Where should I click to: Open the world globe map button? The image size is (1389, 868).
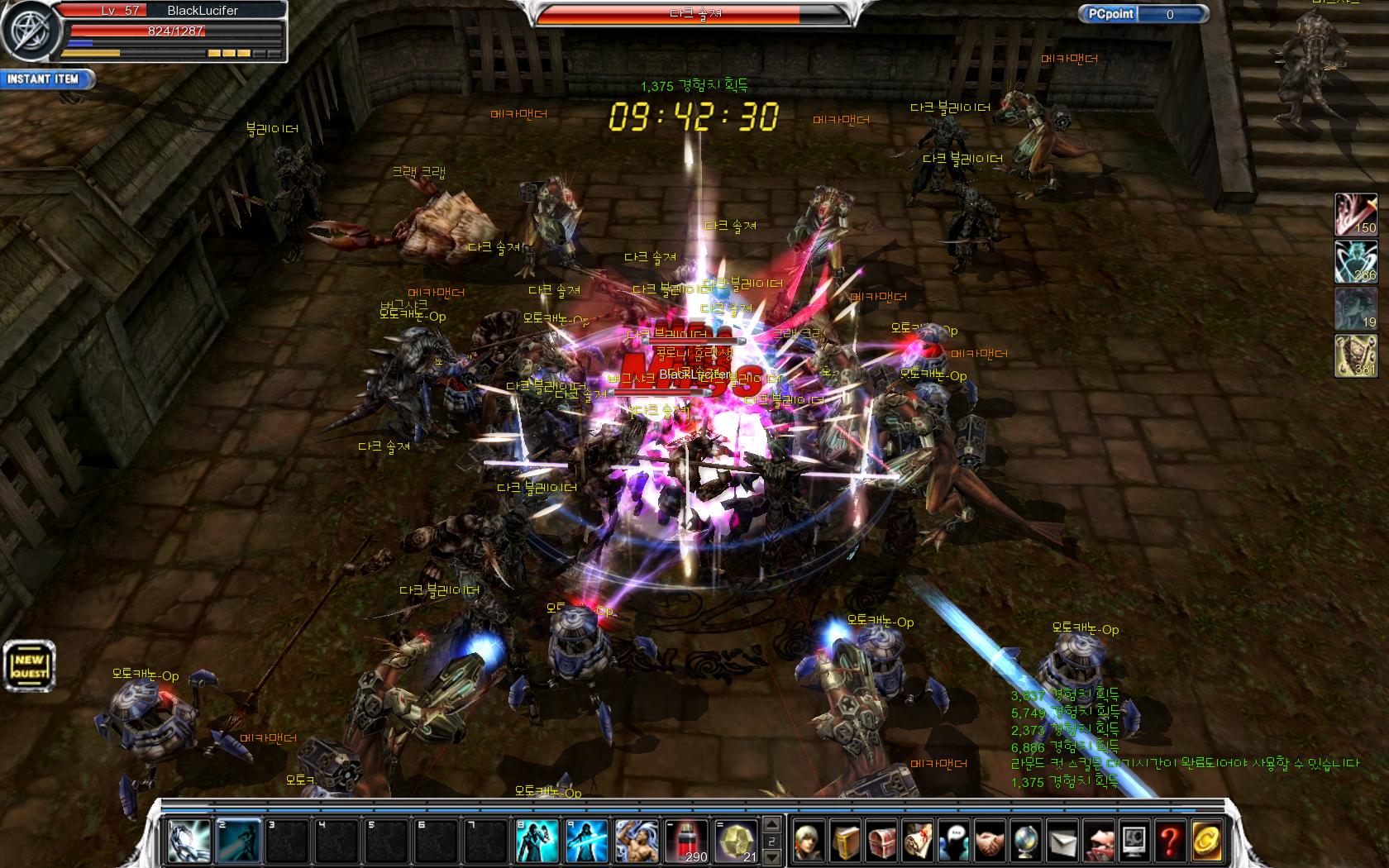[1026, 842]
